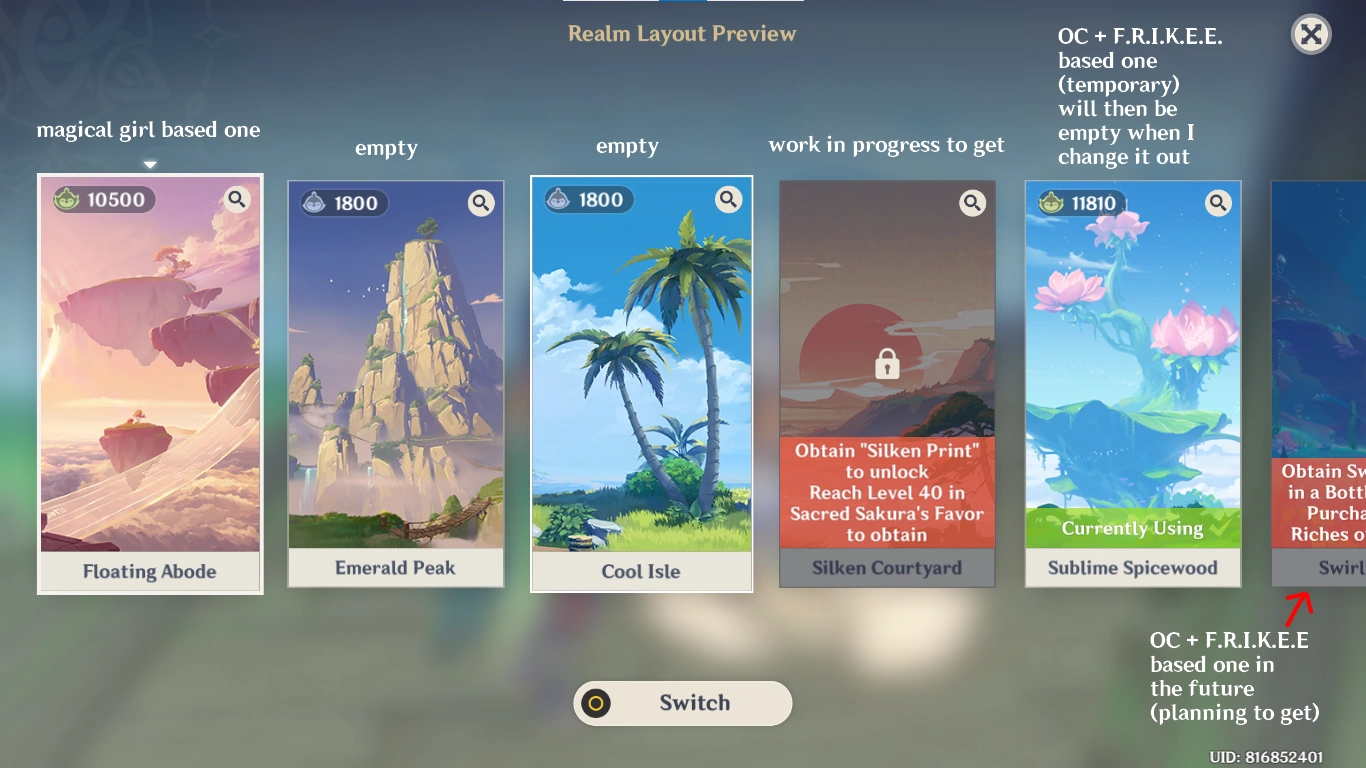
Task: Click the Silken Courtyard magnifier icon
Action: (972, 202)
